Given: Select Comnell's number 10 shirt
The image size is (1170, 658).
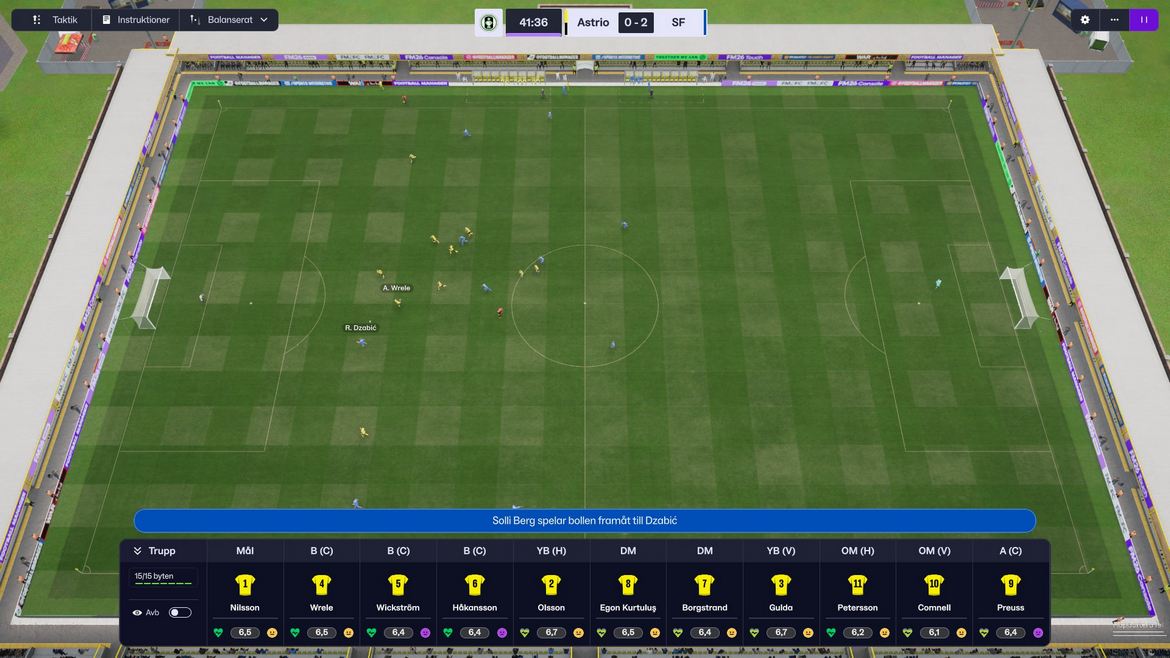Looking at the screenshot, I should click(934, 585).
